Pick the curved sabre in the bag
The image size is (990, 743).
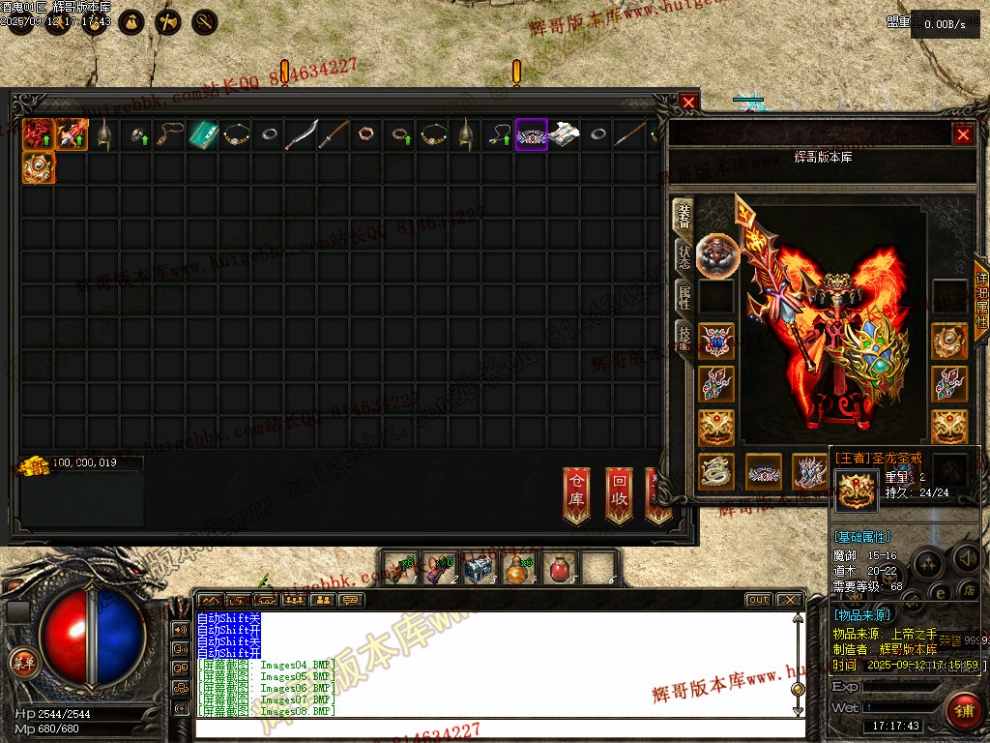(300, 135)
